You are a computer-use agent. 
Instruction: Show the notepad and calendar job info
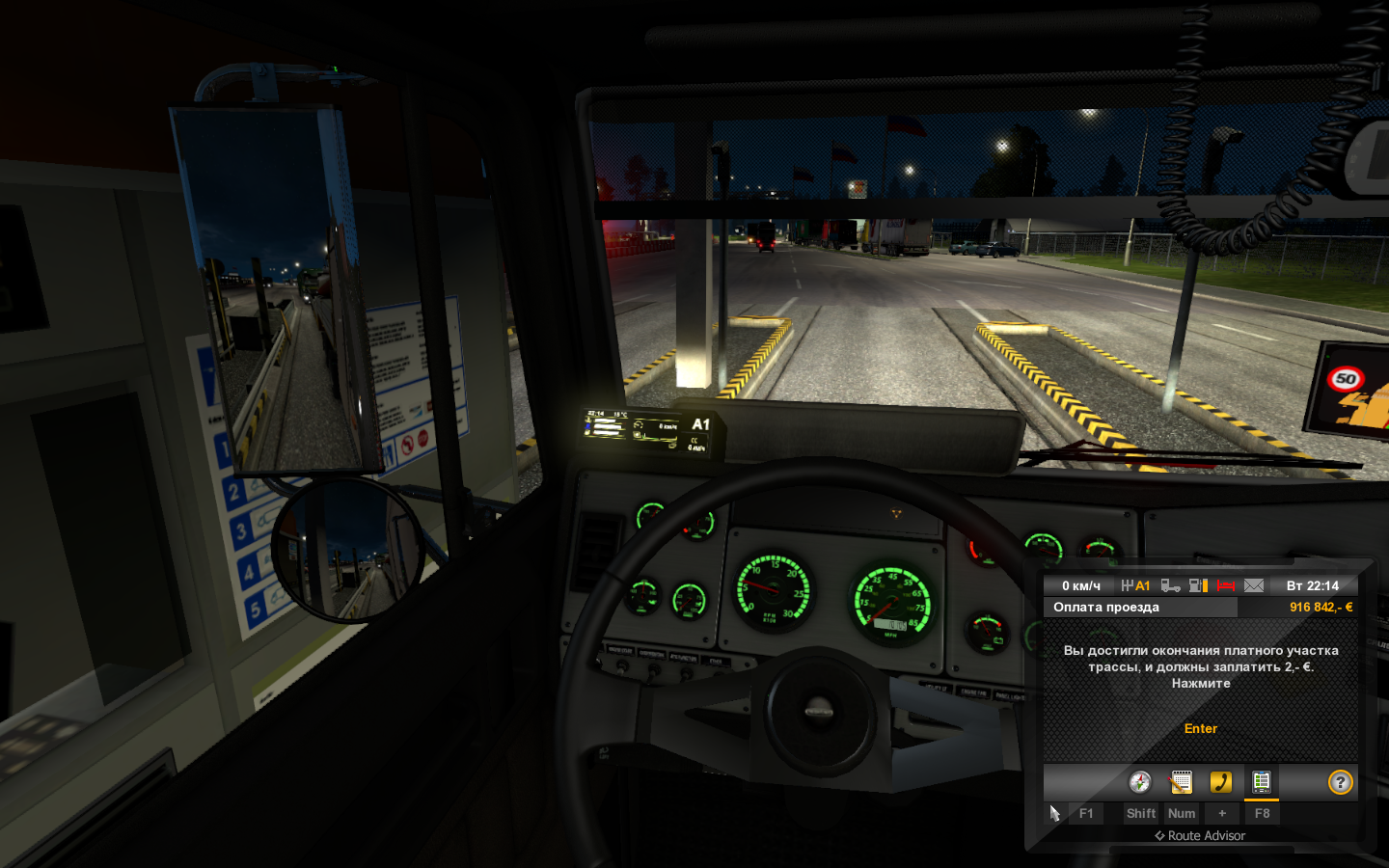pyautogui.click(x=1181, y=782)
